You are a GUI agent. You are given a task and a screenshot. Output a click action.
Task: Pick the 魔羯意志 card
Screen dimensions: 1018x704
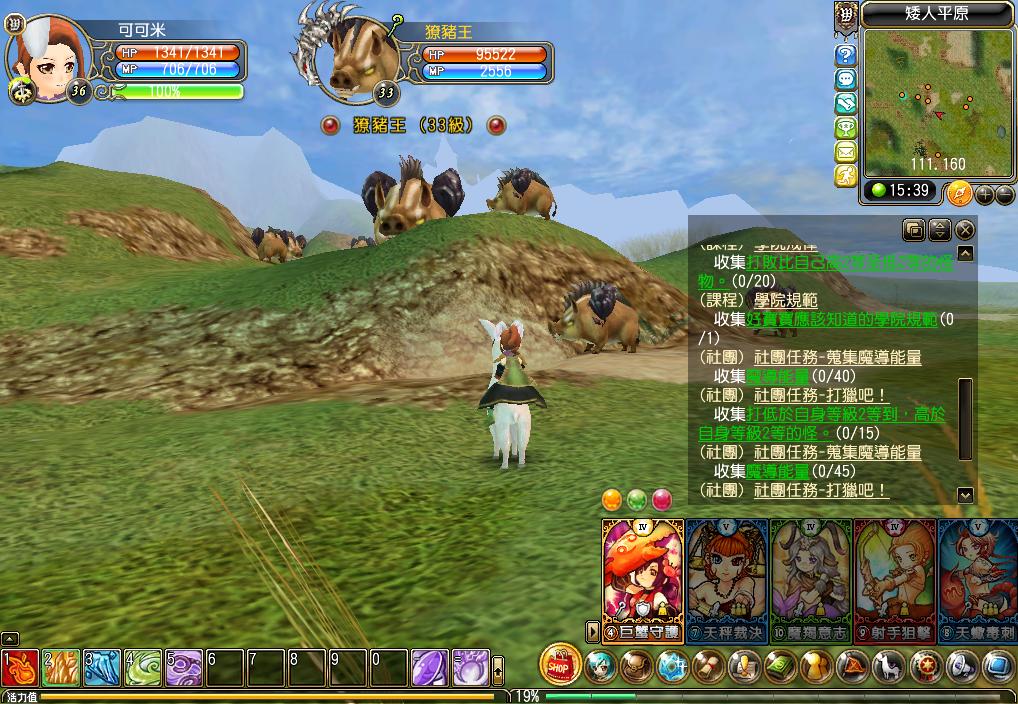tap(810, 575)
